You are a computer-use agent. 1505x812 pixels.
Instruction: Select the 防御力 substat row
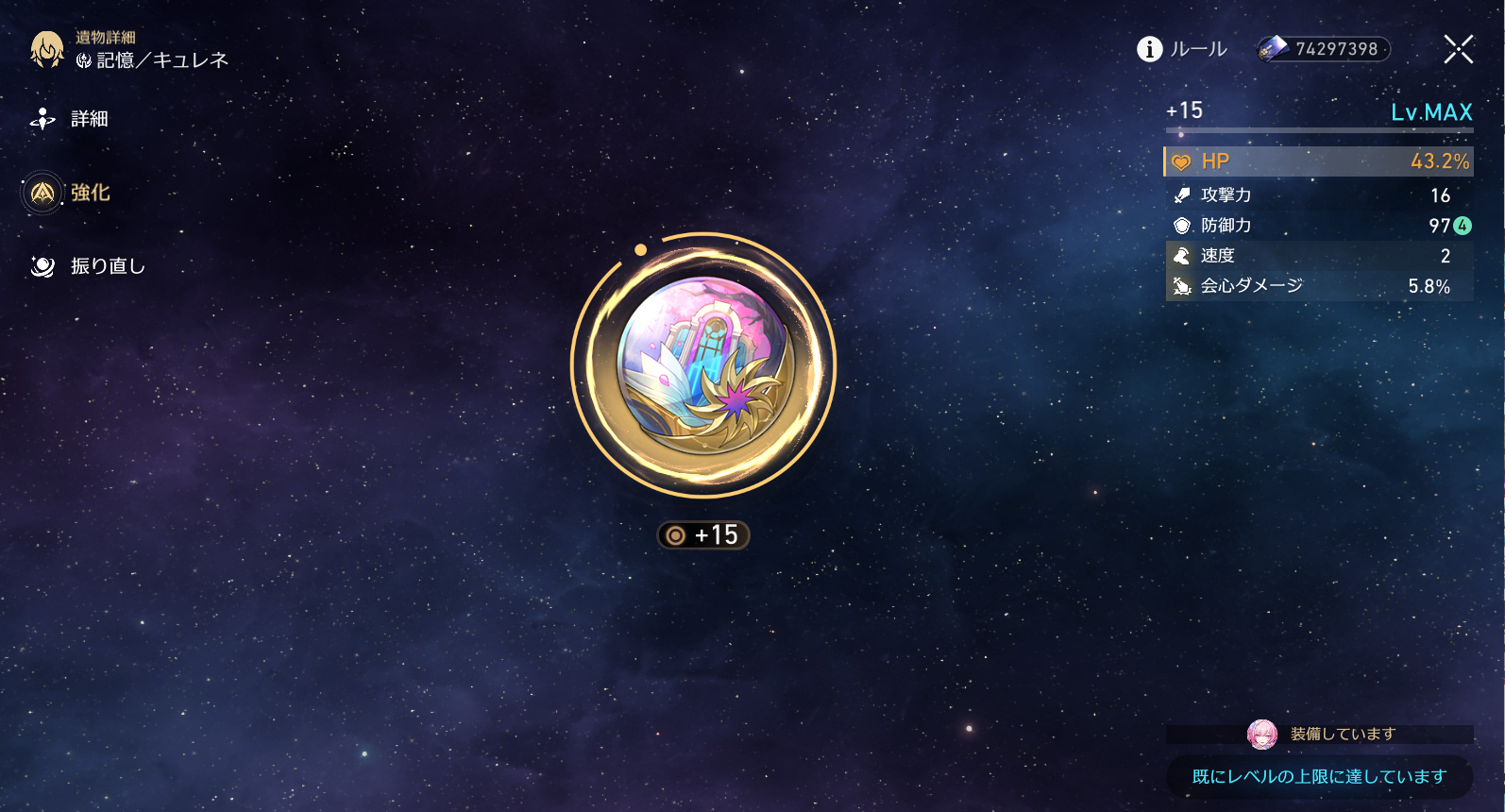coord(1319,226)
